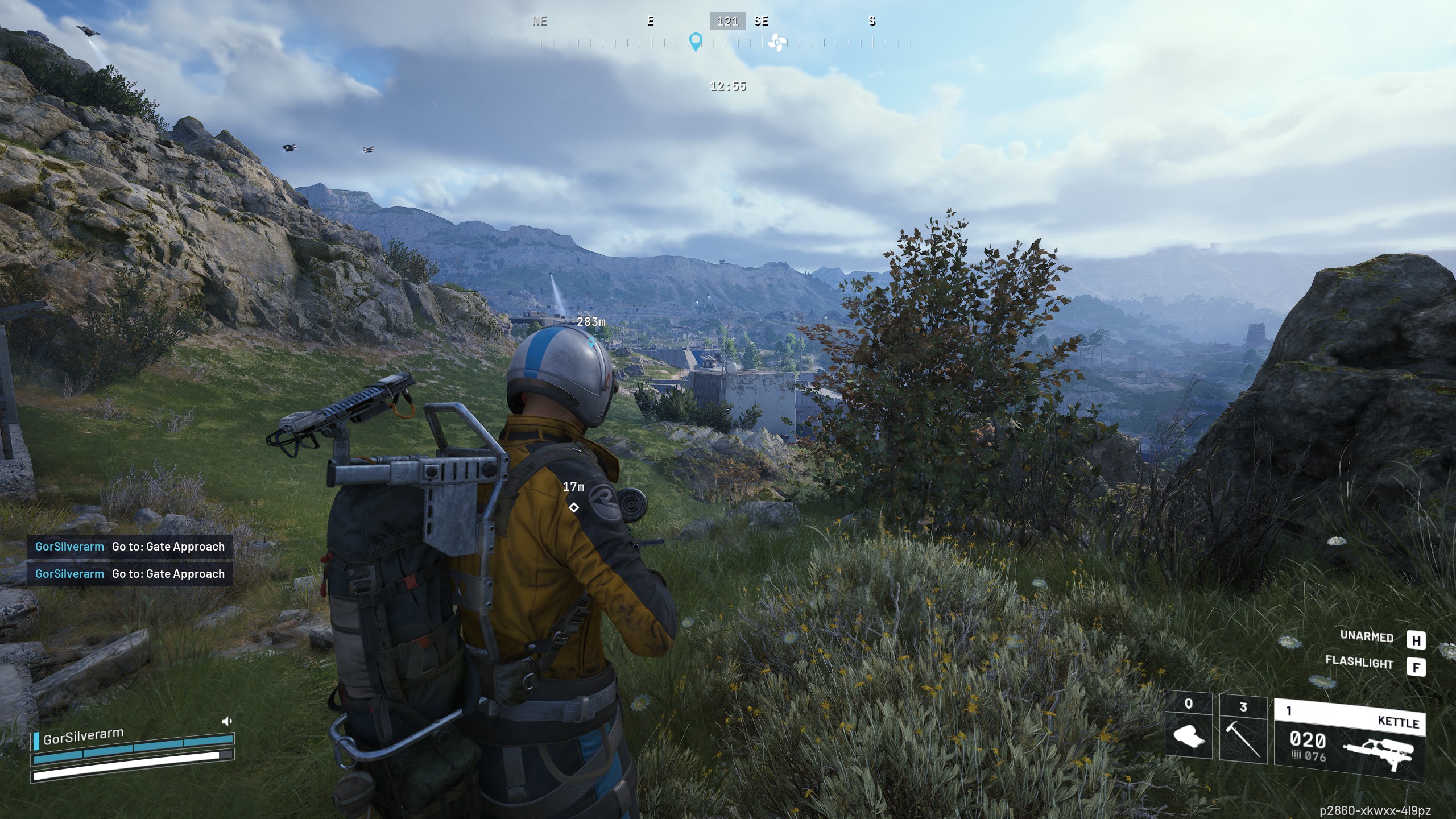Toggle the speaker icon above the health bar
1456x819 pixels.
226,722
